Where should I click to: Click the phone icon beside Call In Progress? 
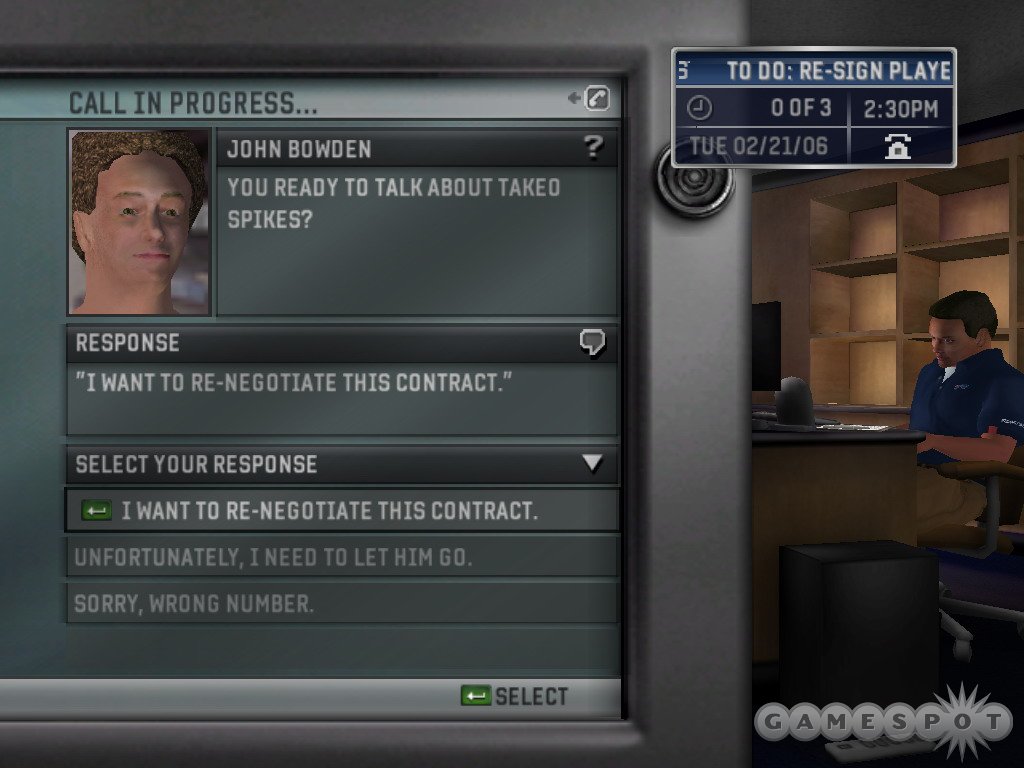click(596, 98)
